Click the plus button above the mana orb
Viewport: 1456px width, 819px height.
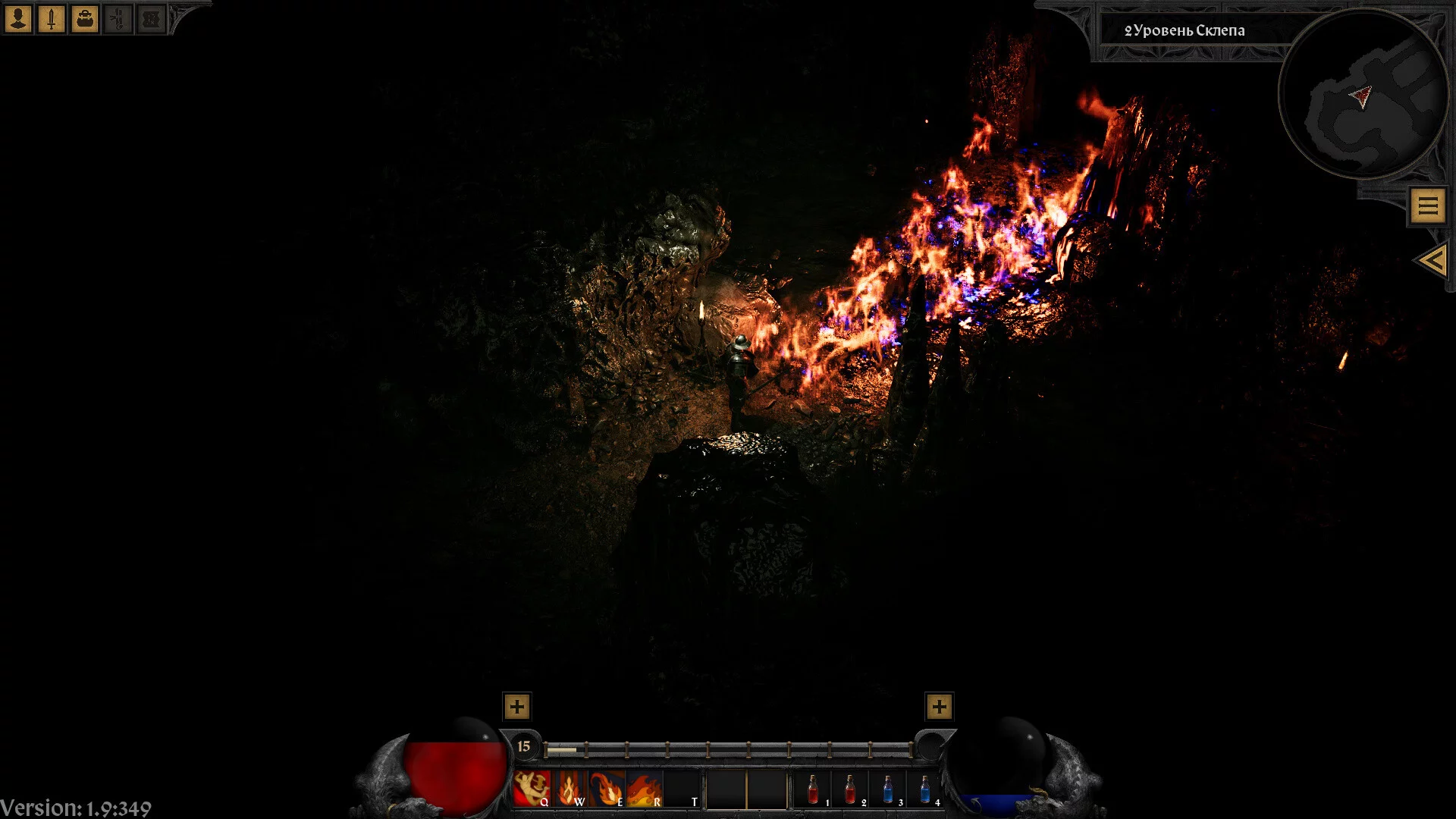[x=939, y=707]
